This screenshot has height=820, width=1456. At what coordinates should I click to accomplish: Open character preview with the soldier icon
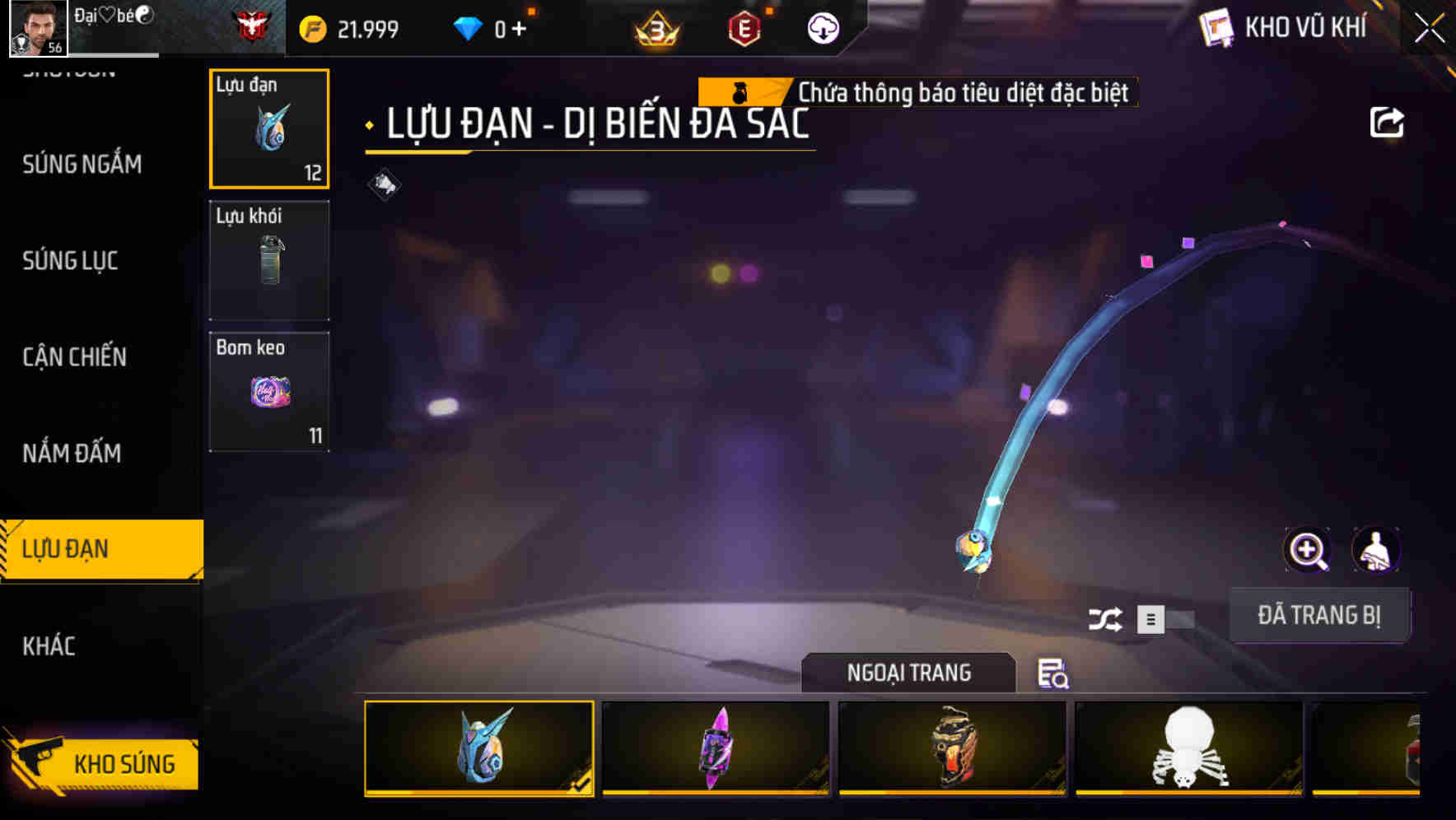pos(1377,549)
